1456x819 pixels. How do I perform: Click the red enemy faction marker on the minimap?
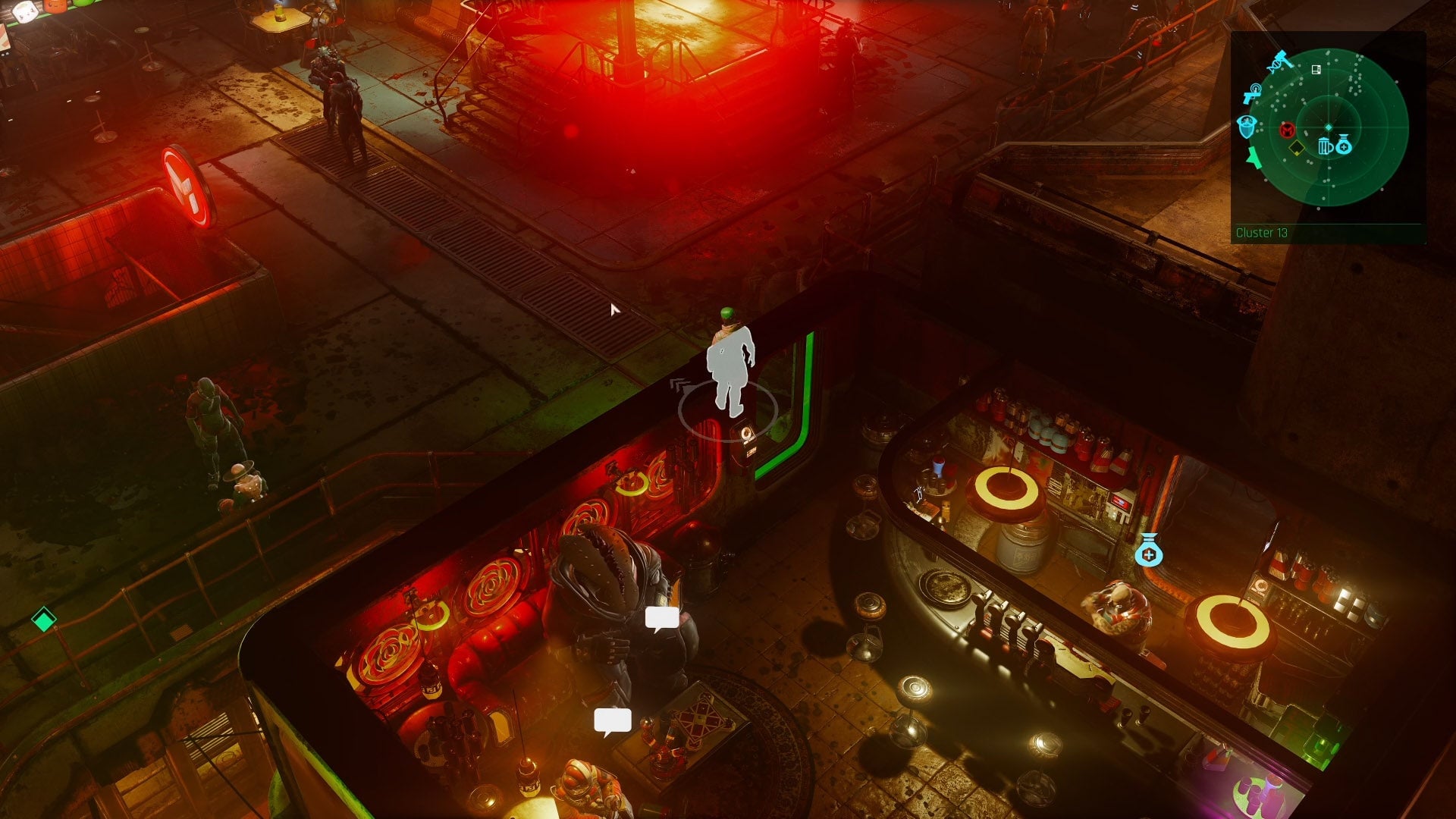pyautogui.click(x=1286, y=130)
